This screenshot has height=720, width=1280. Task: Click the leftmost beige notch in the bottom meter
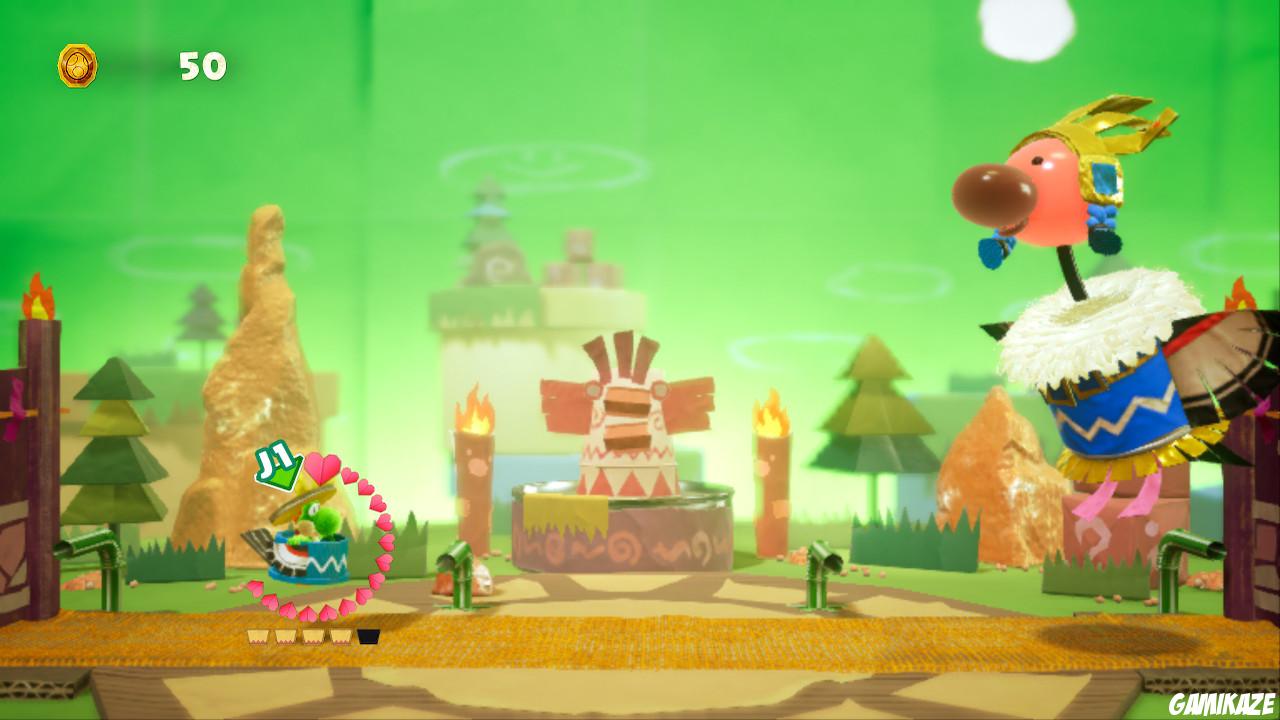pos(258,634)
